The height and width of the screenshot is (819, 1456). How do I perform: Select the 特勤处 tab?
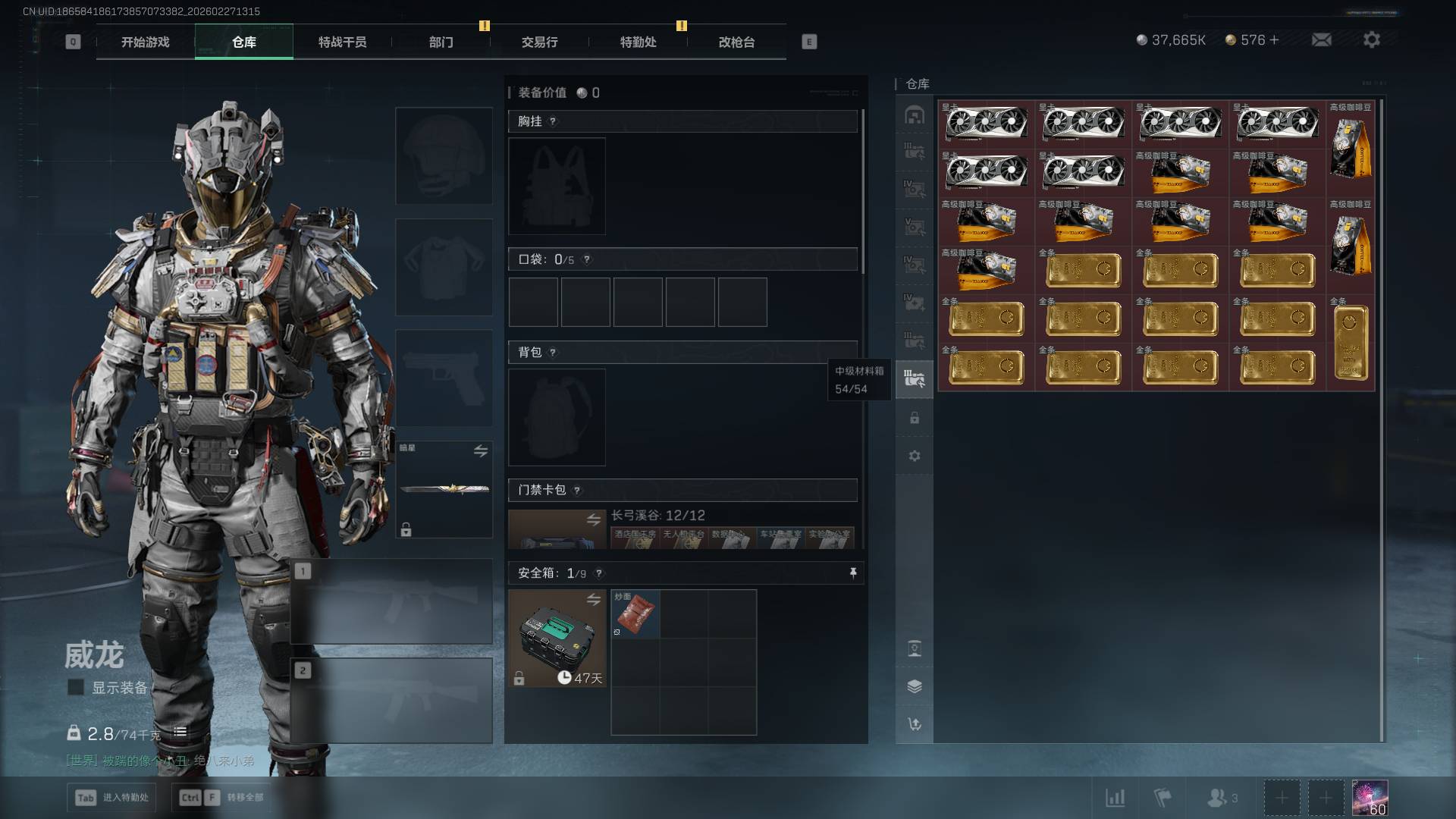(x=638, y=42)
